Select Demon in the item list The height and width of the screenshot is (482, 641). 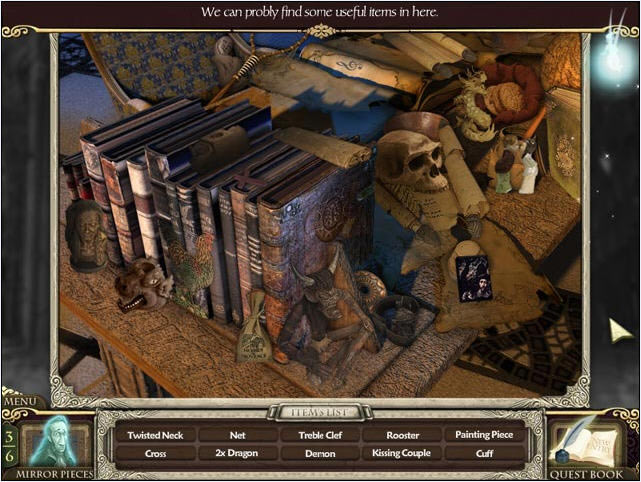pos(320,453)
